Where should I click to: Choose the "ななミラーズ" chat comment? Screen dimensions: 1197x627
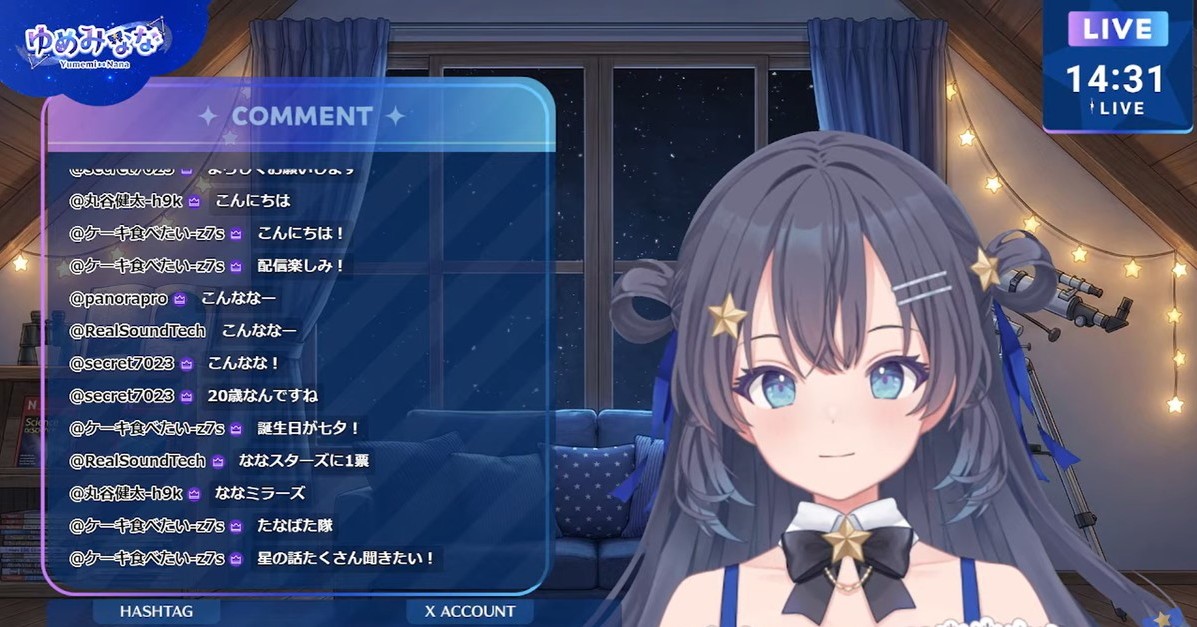(x=259, y=493)
